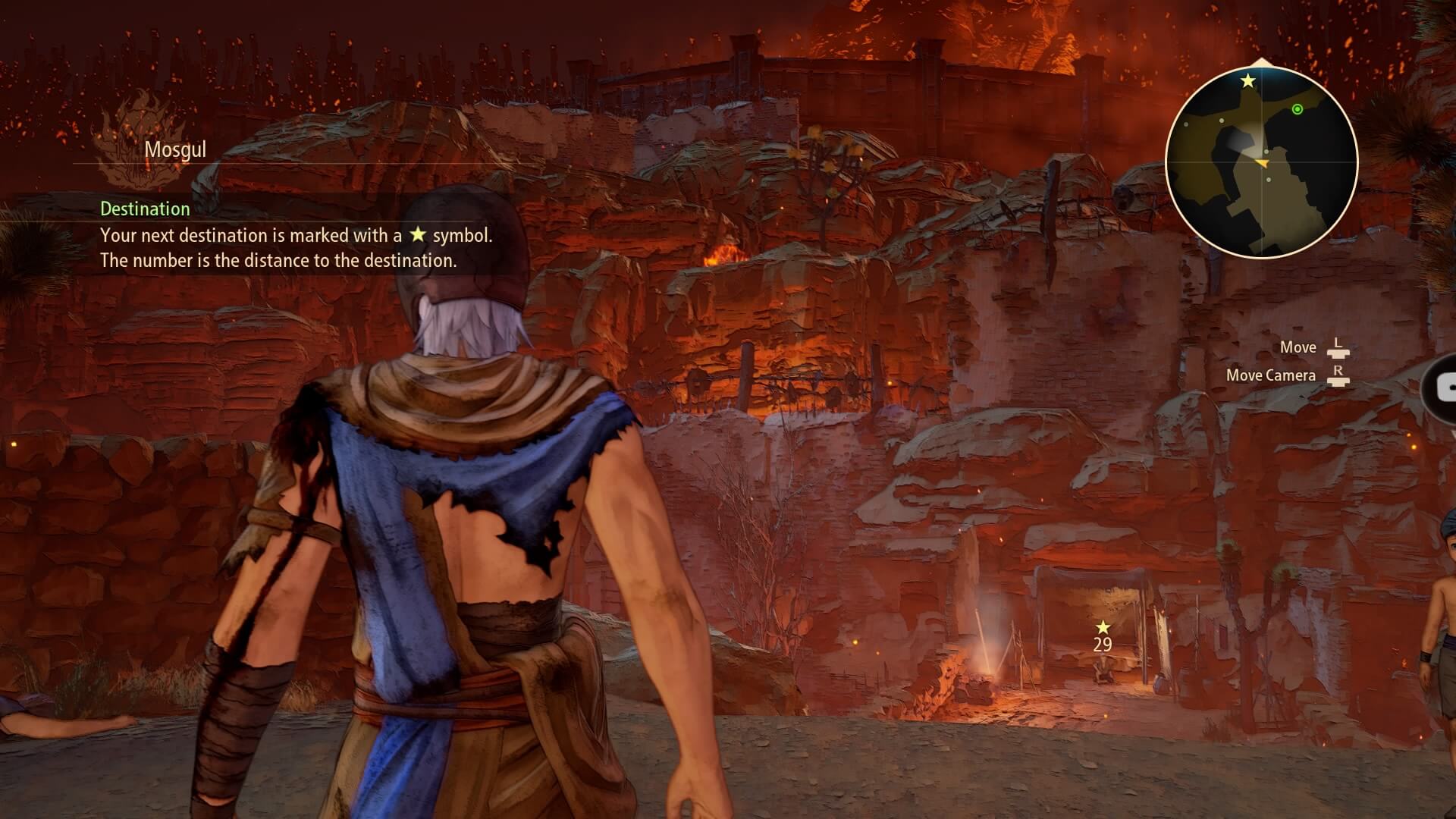This screenshot has height=819, width=1456.
Task: Click the green circle marker on minimap
Action: (x=1298, y=110)
